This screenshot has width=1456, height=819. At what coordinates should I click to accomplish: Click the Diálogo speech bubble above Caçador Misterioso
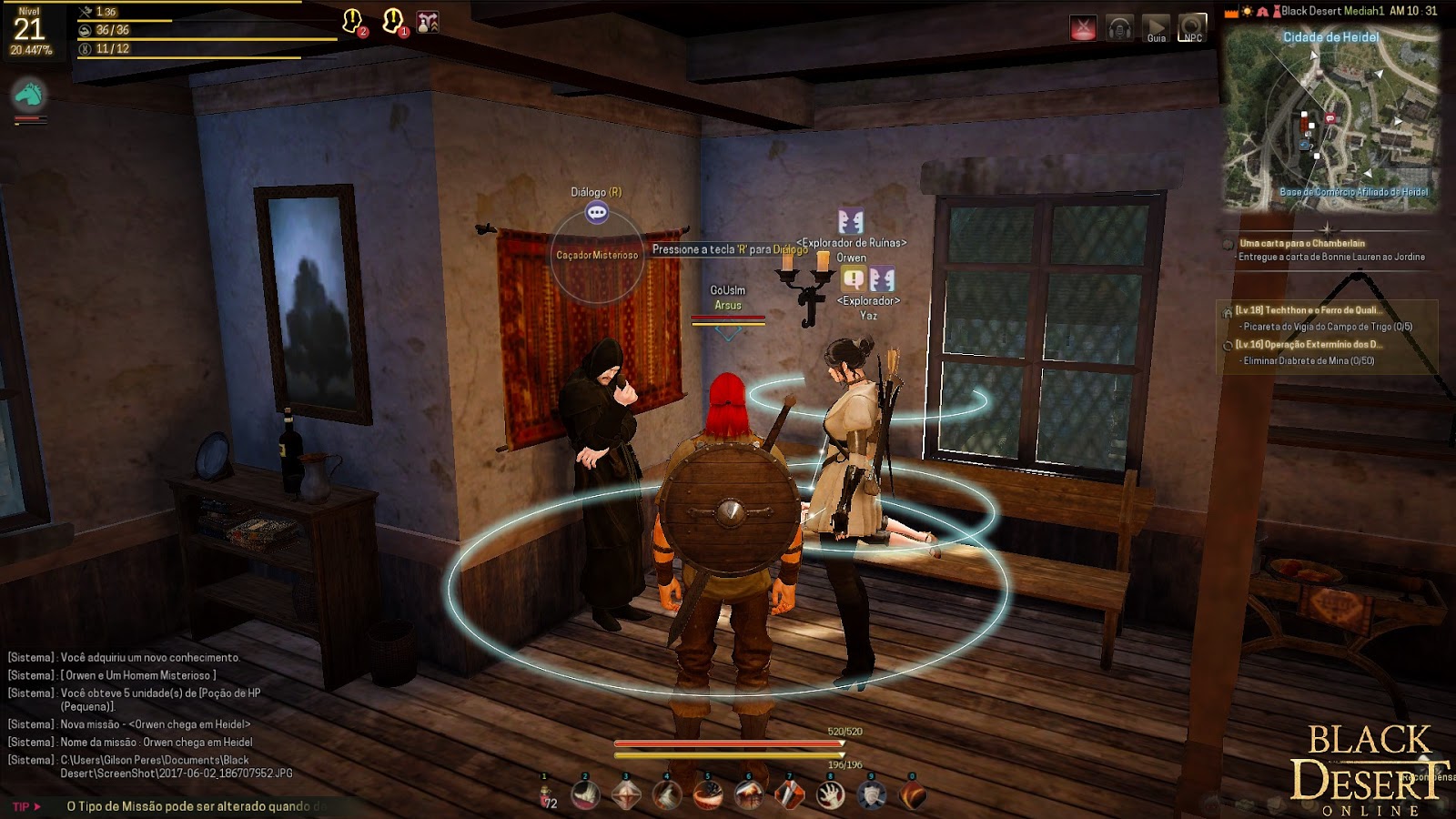pyautogui.click(x=596, y=215)
